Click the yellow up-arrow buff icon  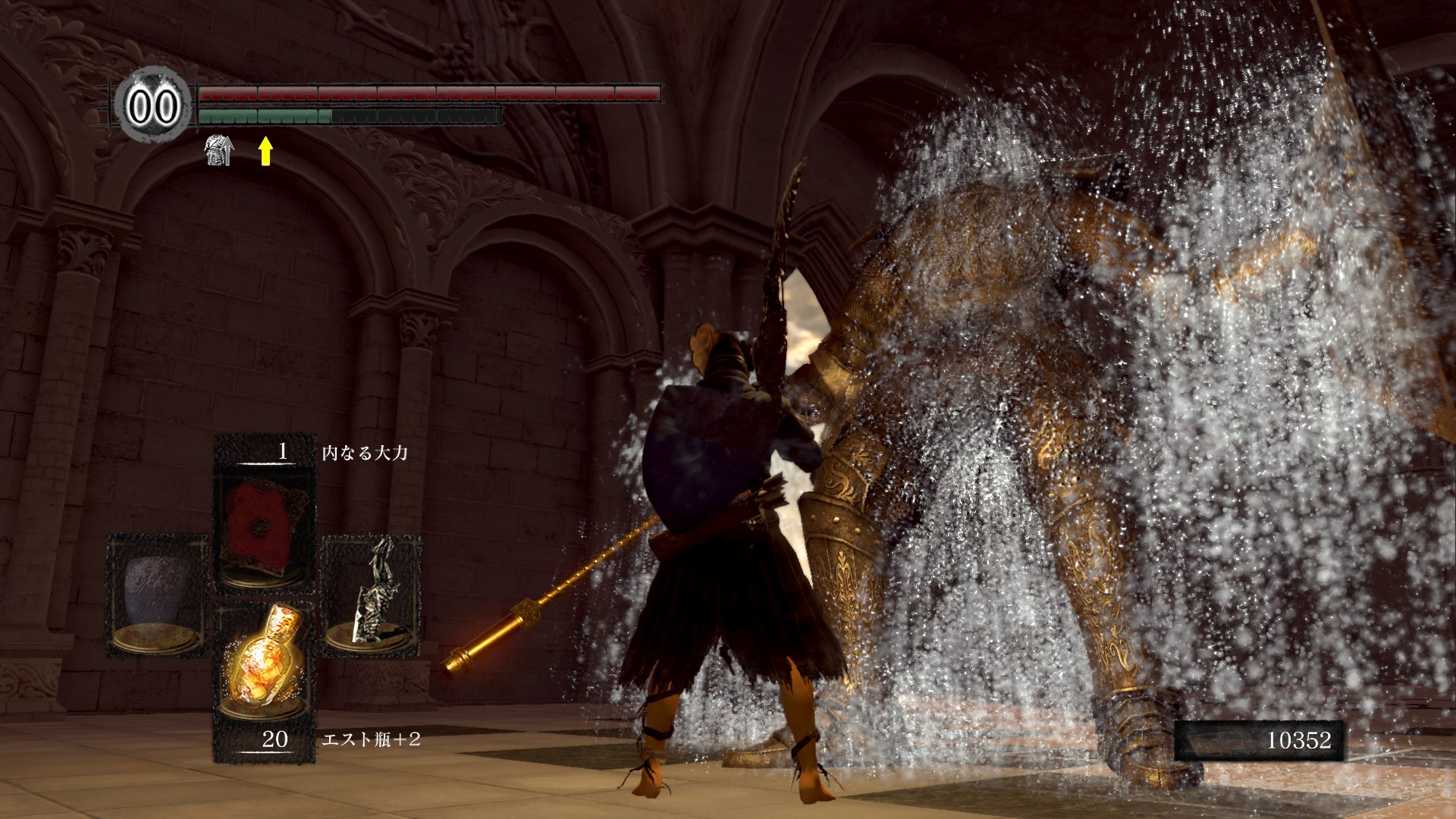[x=265, y=150]
